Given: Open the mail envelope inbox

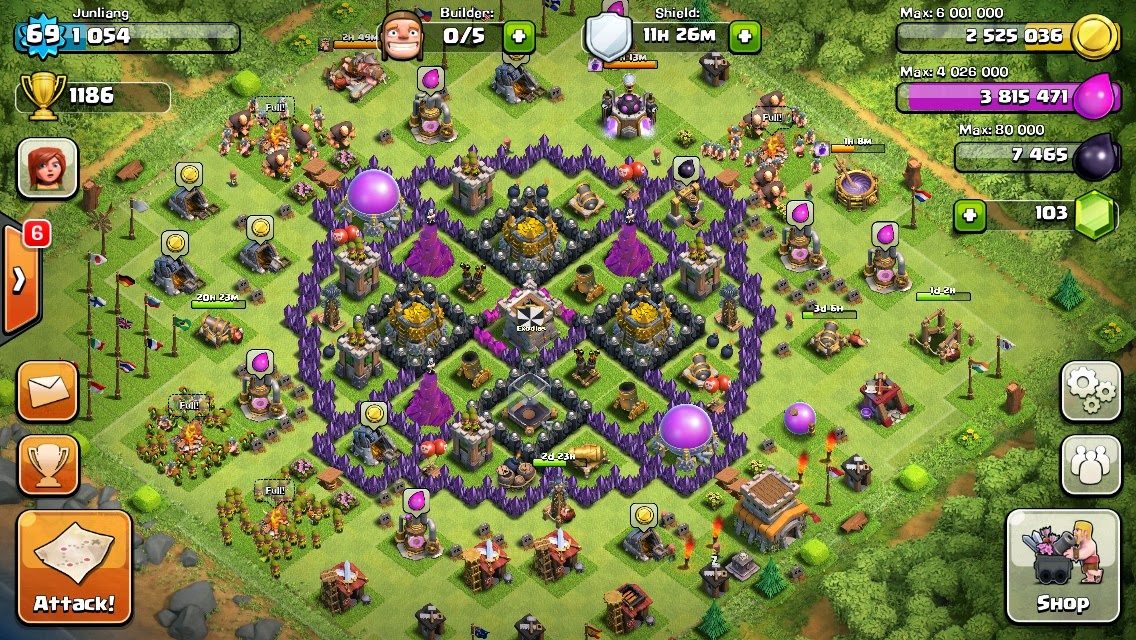Looking at the screenshot, I should 47,390.
